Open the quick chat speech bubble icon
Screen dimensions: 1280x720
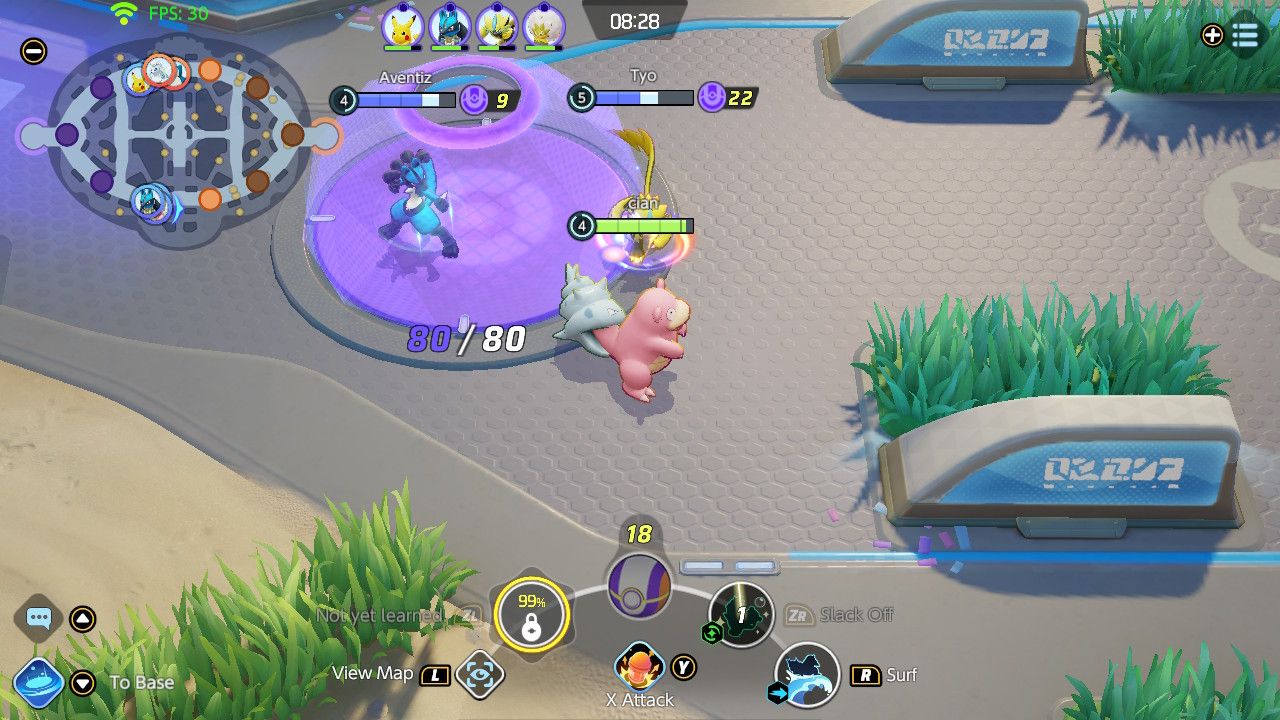[38, 619]
